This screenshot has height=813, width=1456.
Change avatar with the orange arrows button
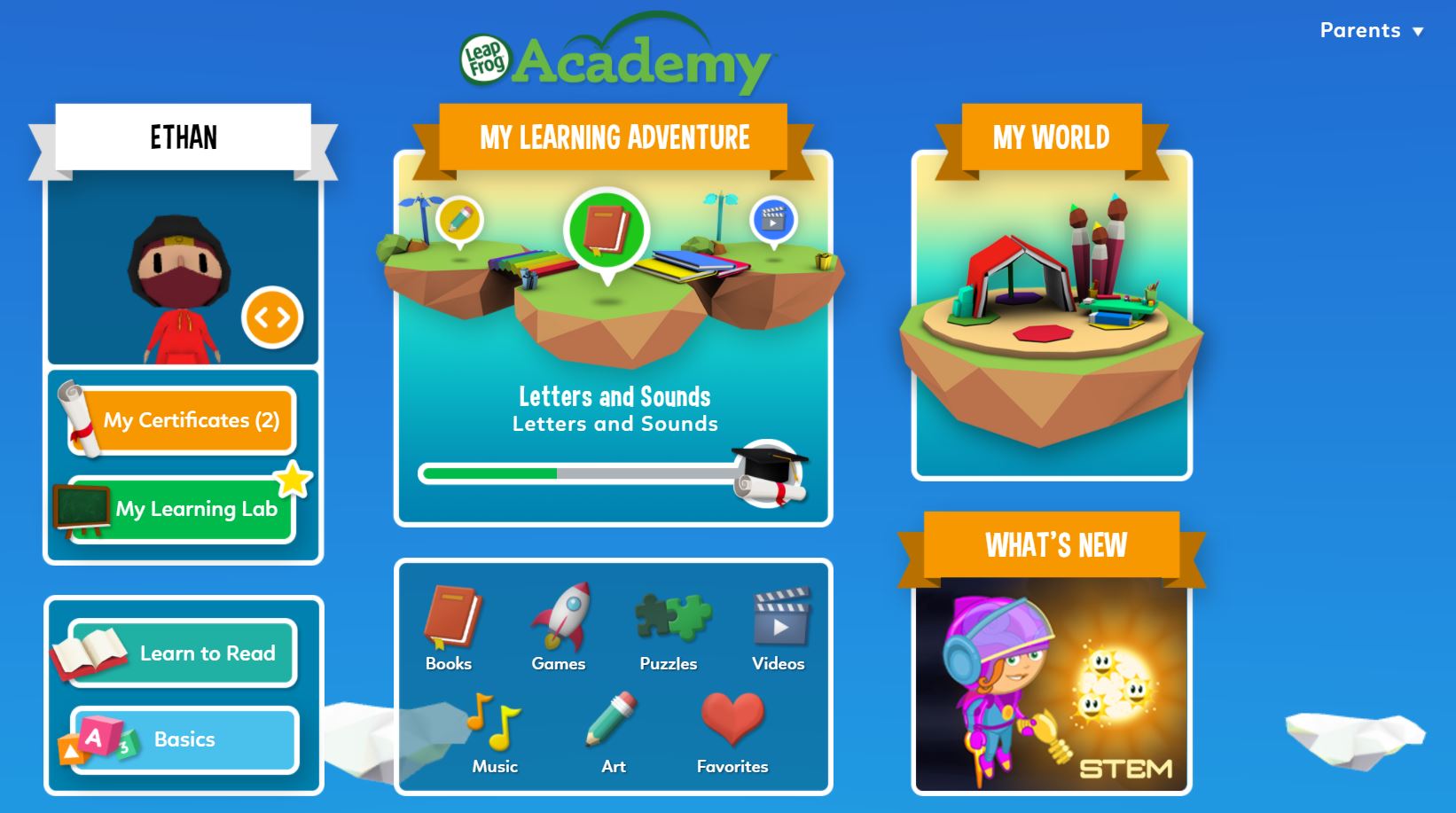coord(272,317)
